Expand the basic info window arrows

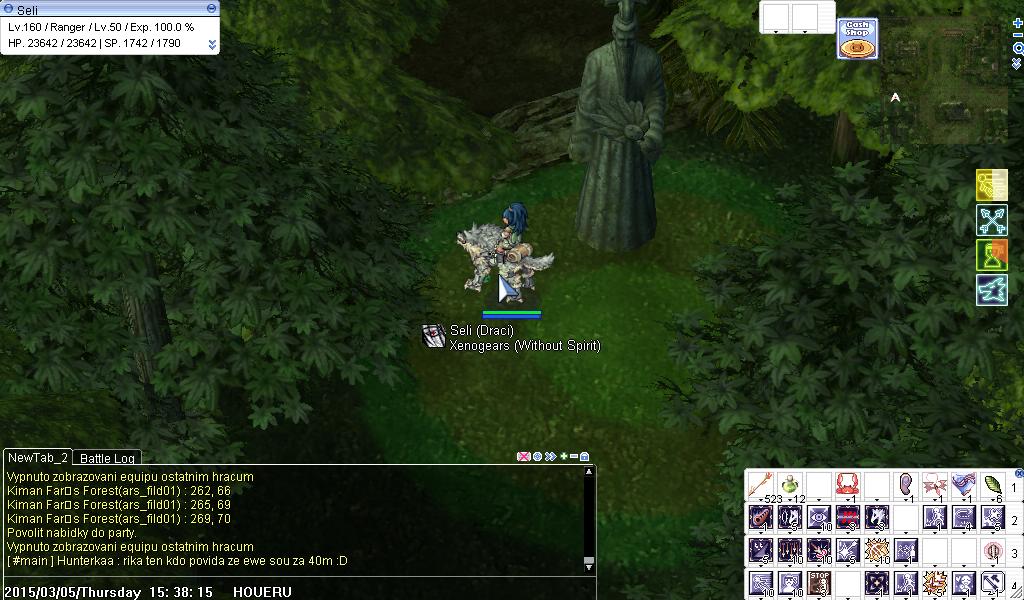click(212, 44)
